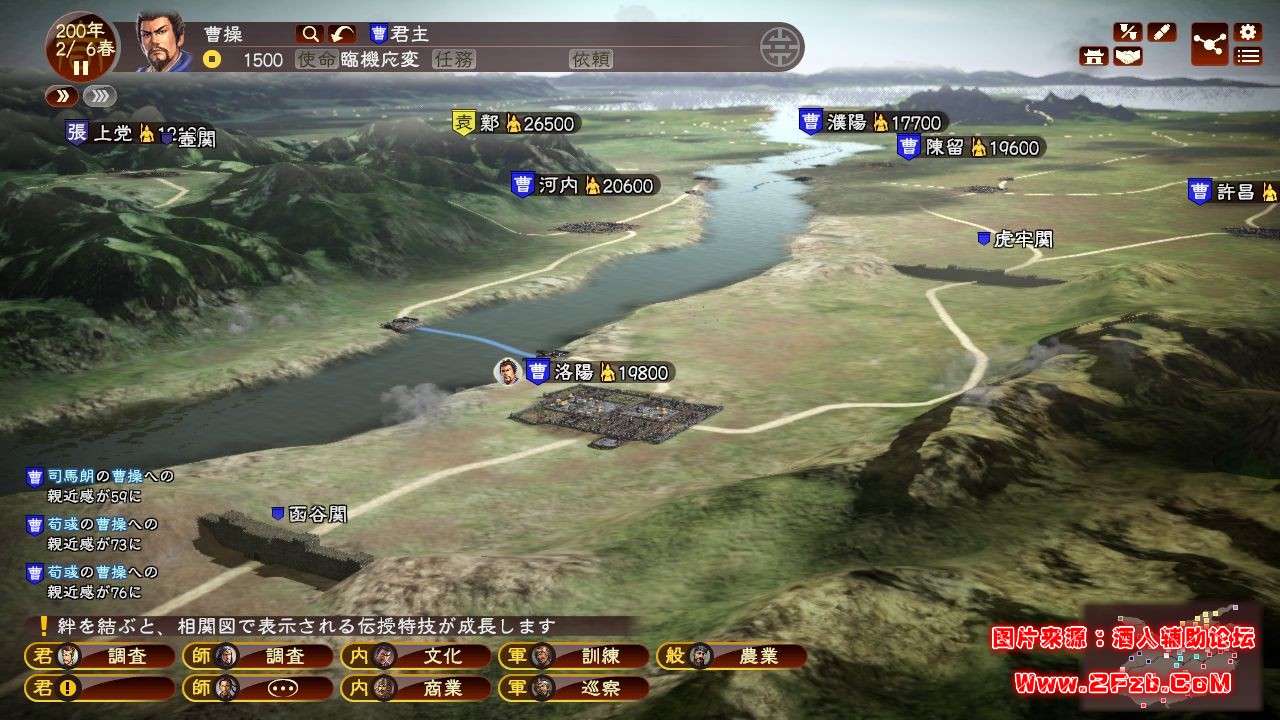This screenshot has height=720, width=1280.
Task: Choose the 農業 agriculture command
Action: pyautogui.click(x=732, y=656)
